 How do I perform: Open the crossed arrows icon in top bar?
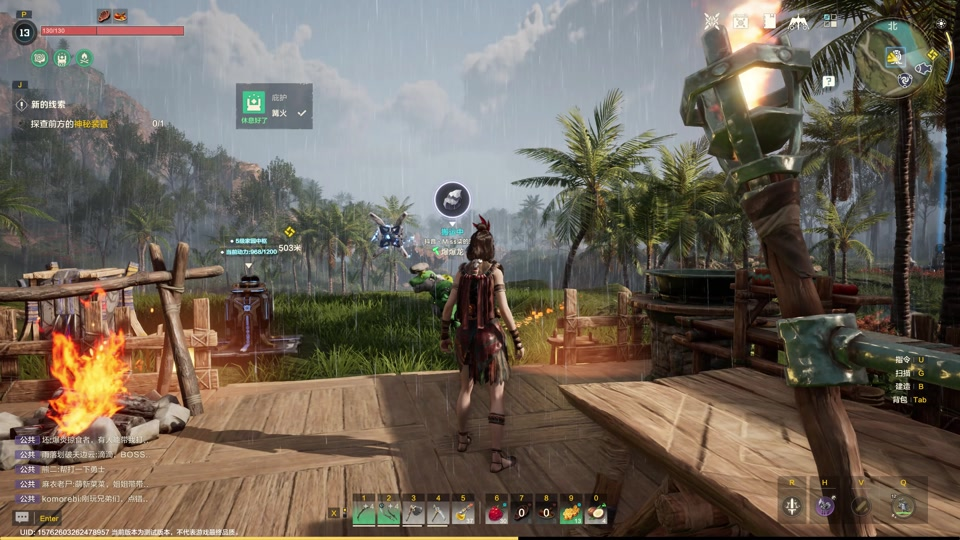point(712,21)
